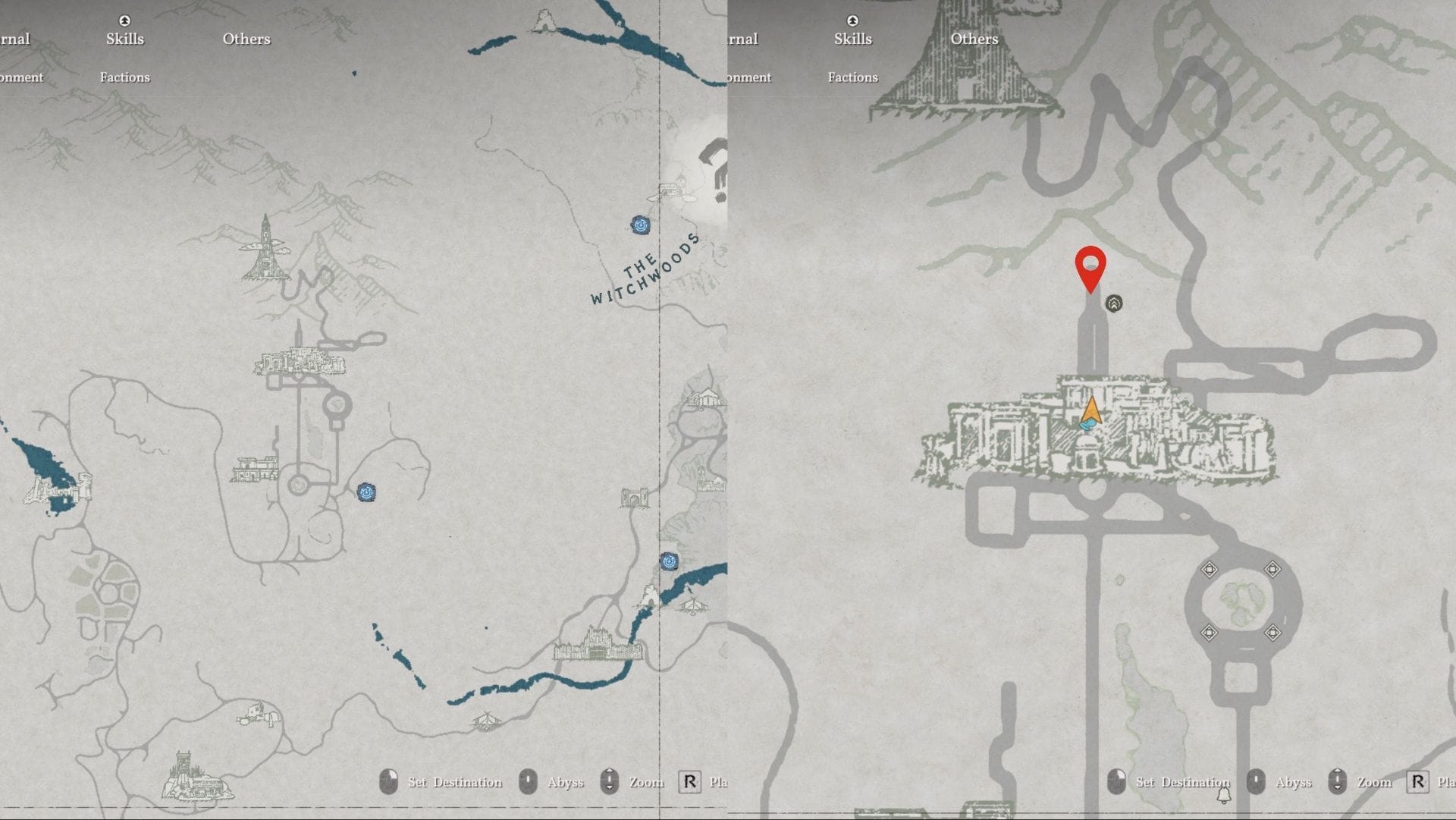This screenshot has height=820, width=1456.
Task: Choose Factions on the Witchwoods map
Action: tap(124, 77)
